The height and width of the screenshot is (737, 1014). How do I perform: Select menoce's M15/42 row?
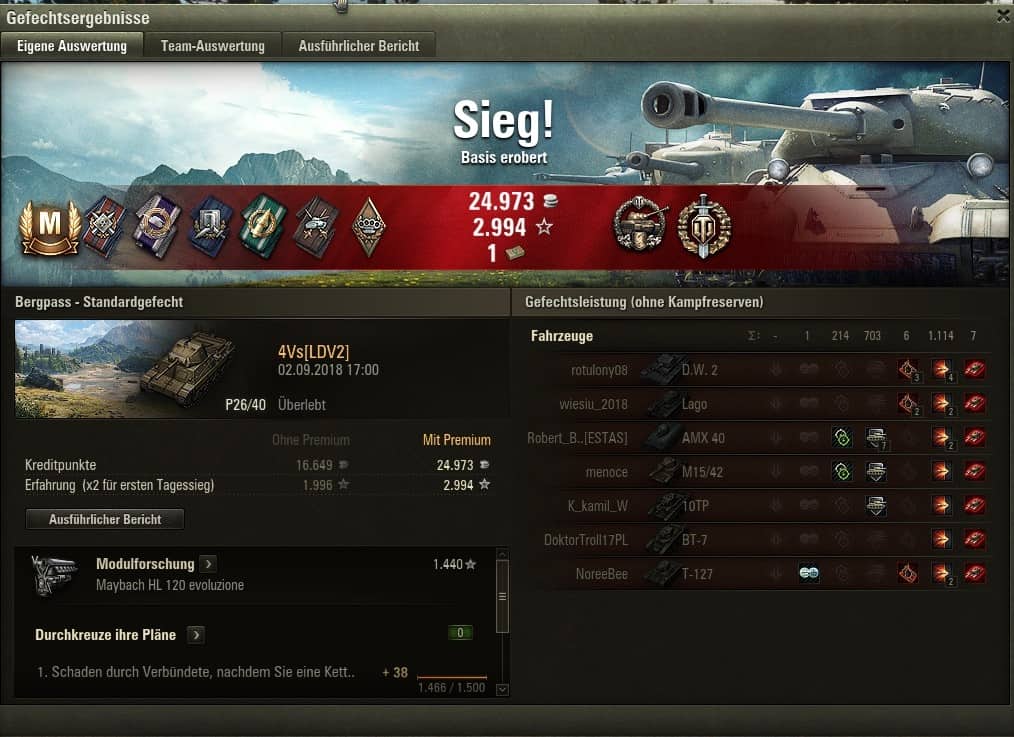pos(760,472)
